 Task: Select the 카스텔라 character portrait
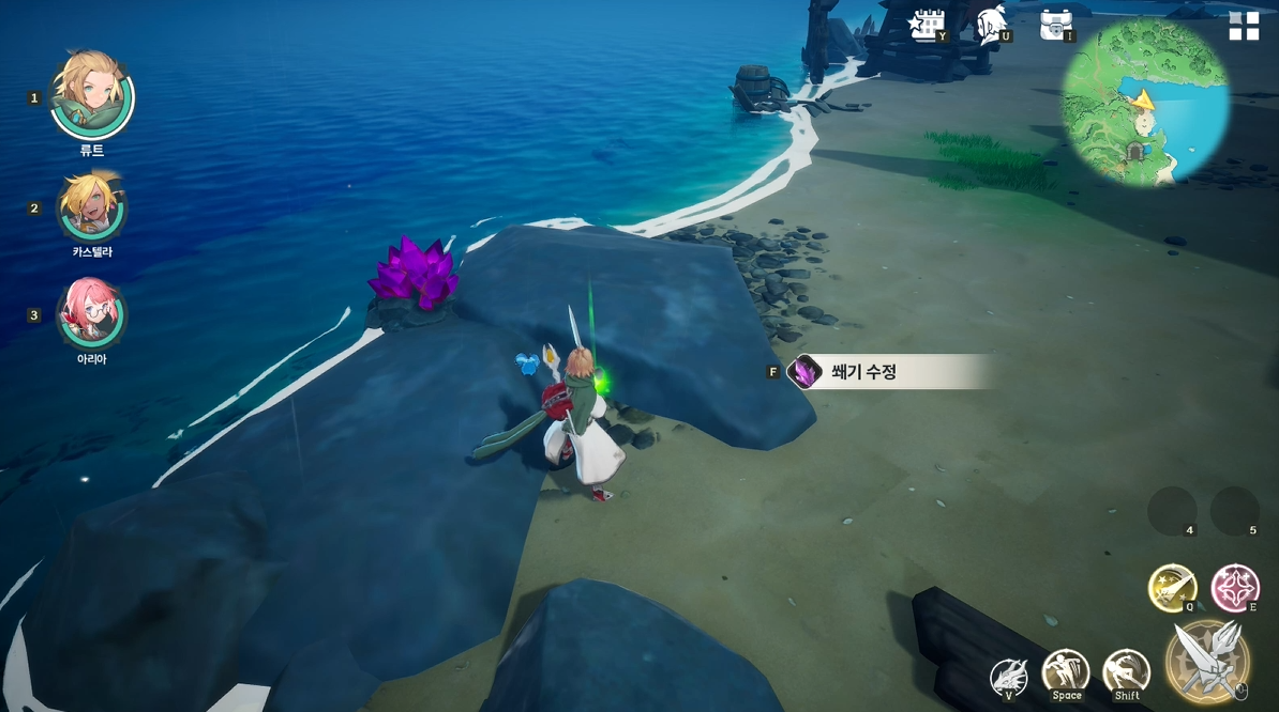92,207
